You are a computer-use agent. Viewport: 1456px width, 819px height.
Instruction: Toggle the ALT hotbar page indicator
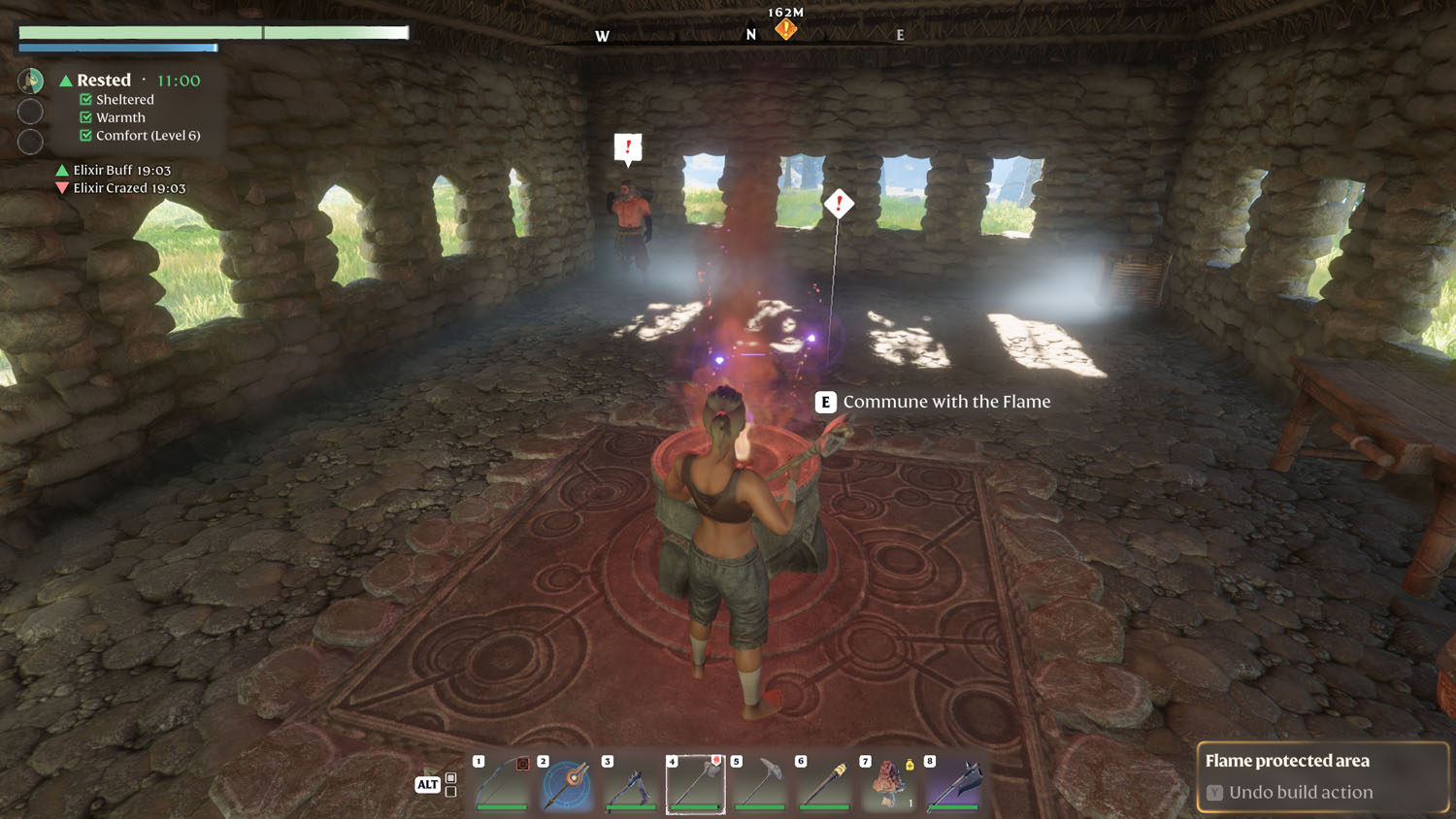[428, 784]
